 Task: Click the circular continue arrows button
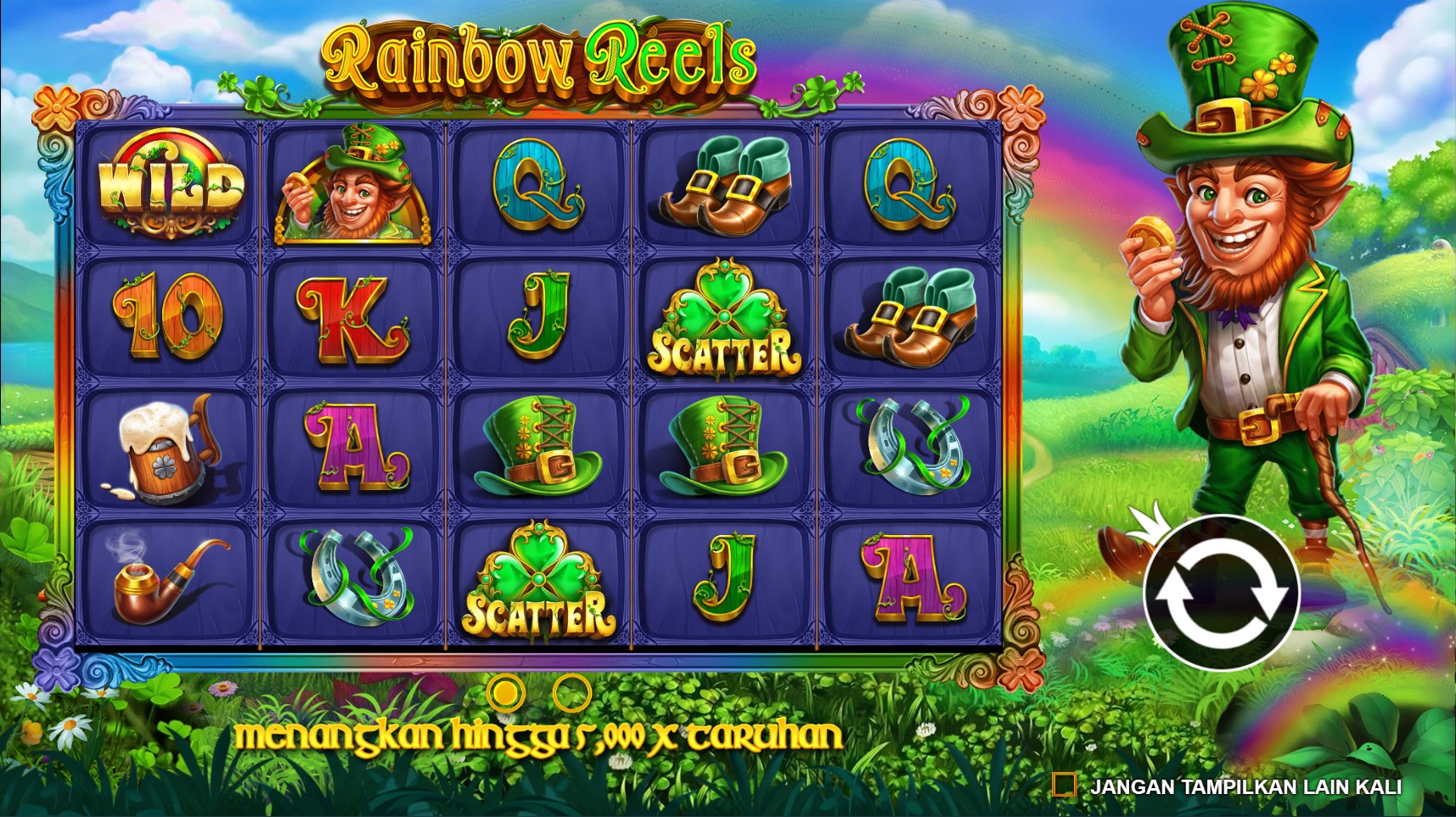pos(1221,593)
